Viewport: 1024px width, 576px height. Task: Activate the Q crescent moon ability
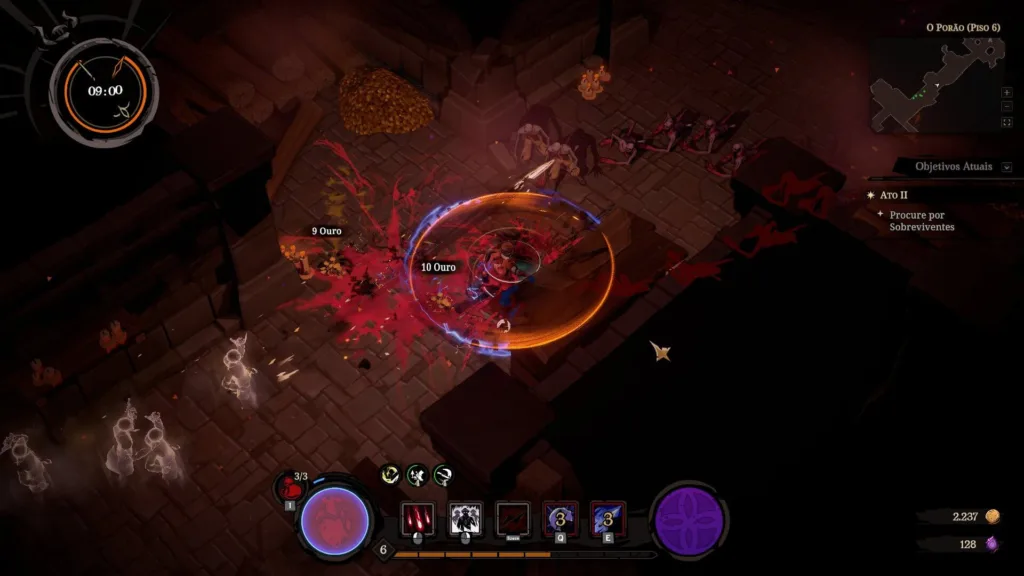tap(560, 519)
